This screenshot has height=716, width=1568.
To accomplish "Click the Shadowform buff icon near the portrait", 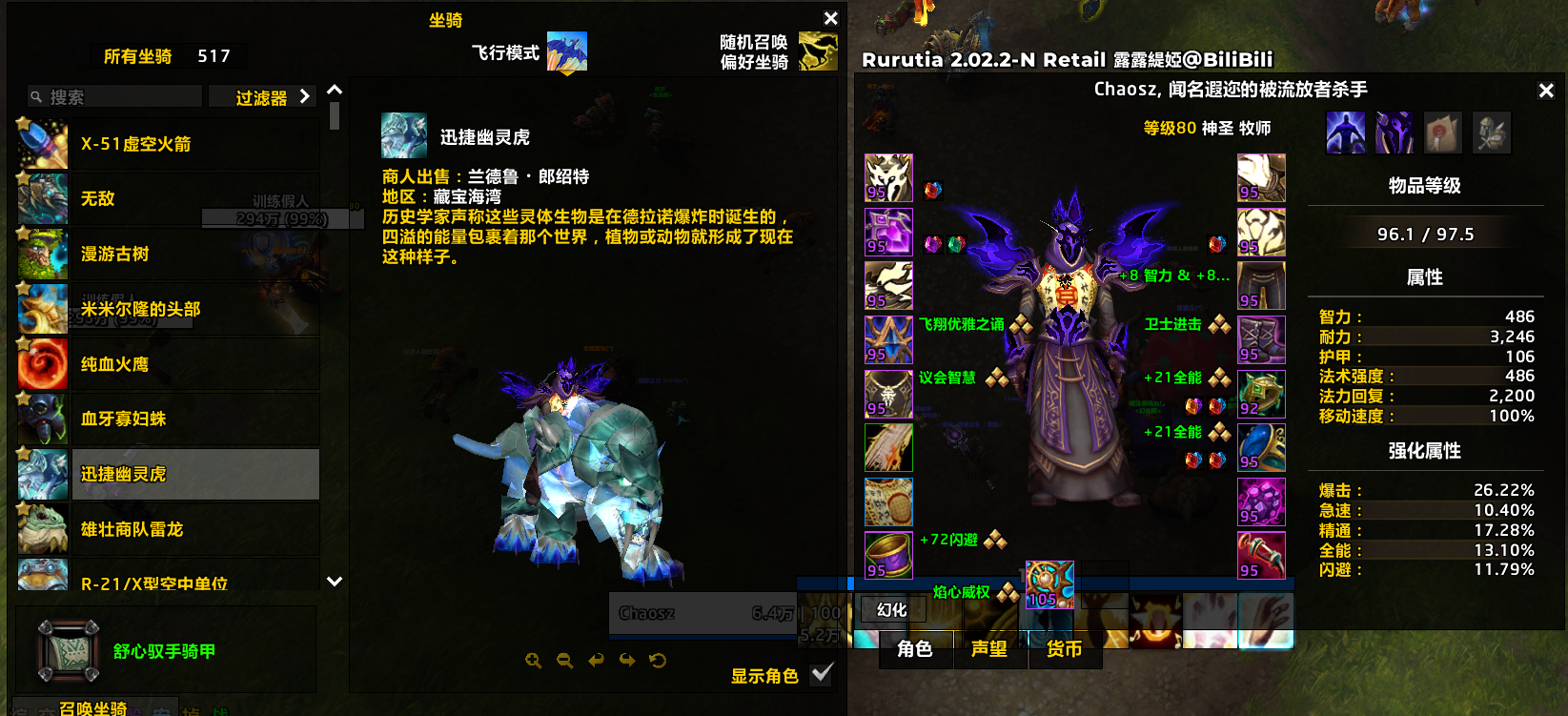I will coord(1347,133).
